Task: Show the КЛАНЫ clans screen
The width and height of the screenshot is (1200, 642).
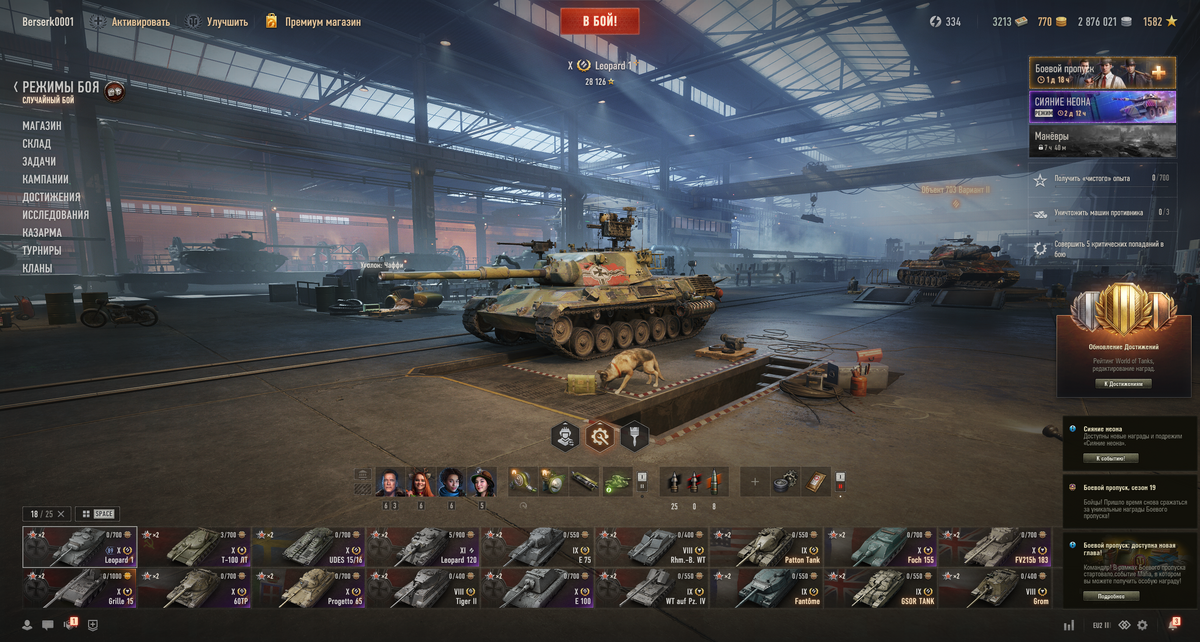Action: (38, 268)
